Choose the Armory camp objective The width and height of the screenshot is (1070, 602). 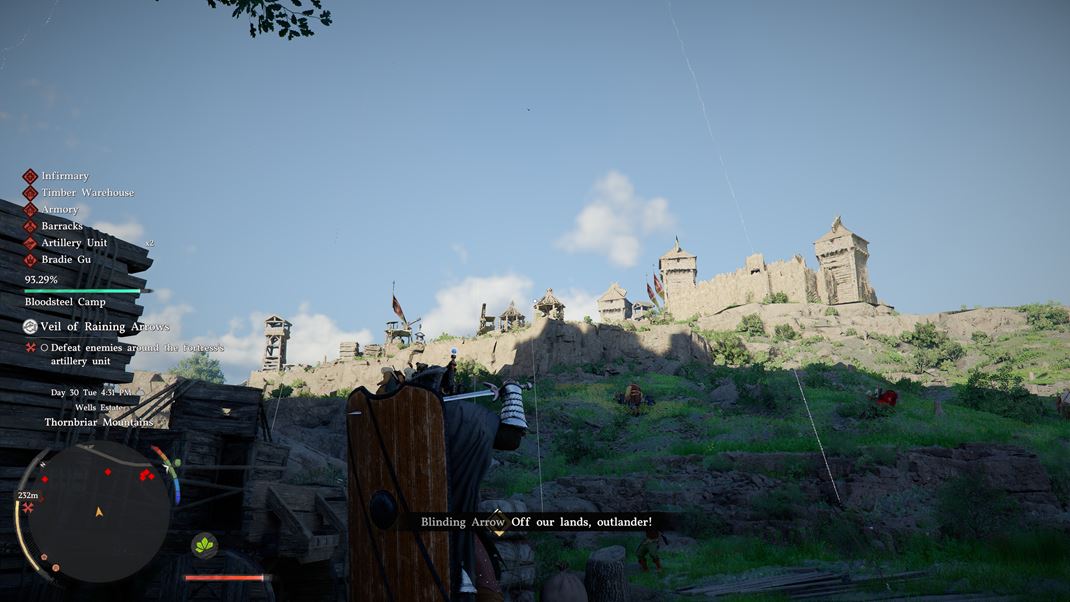click(x=59, y=210)
